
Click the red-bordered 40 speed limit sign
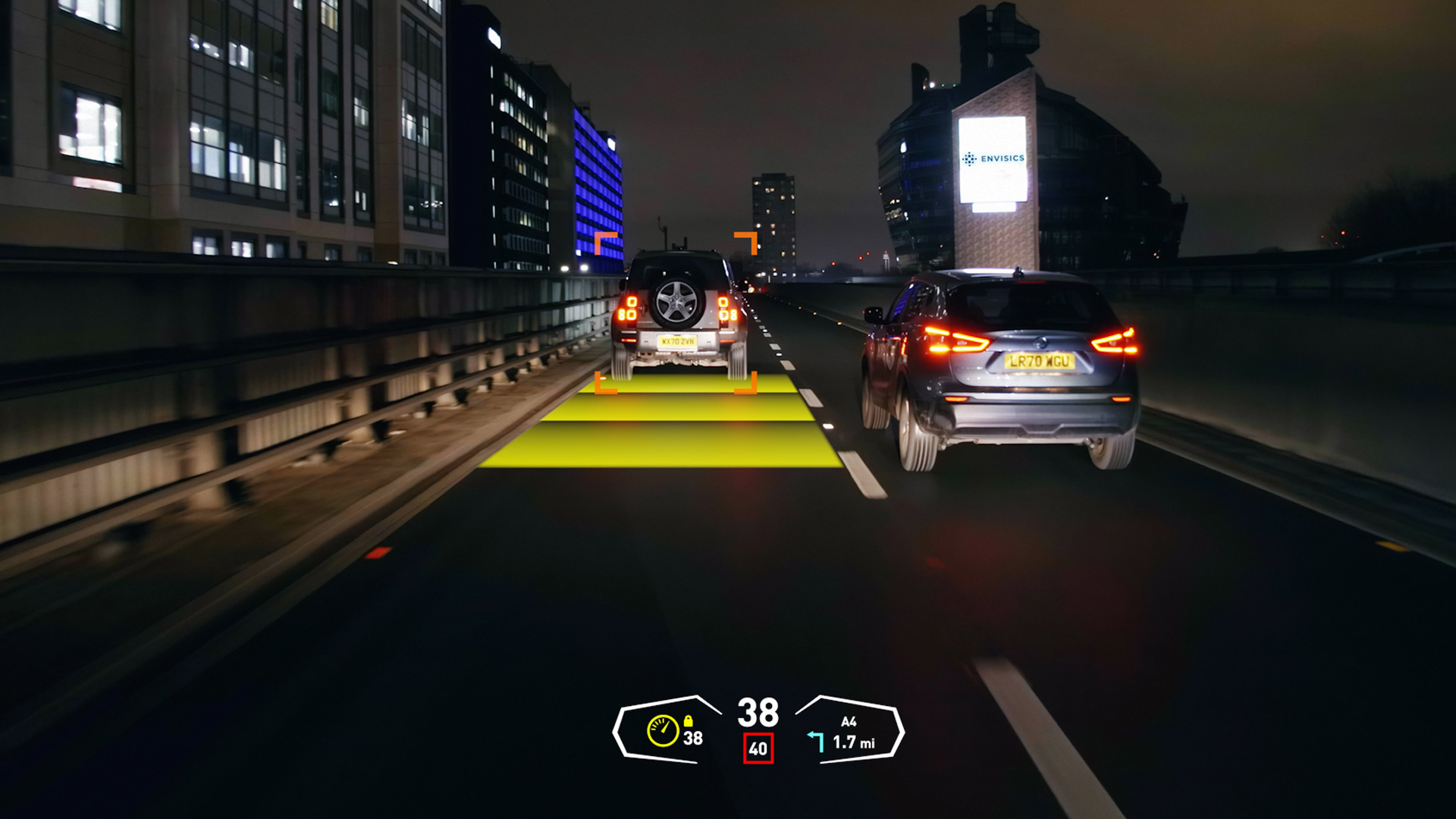pos(758,748)
